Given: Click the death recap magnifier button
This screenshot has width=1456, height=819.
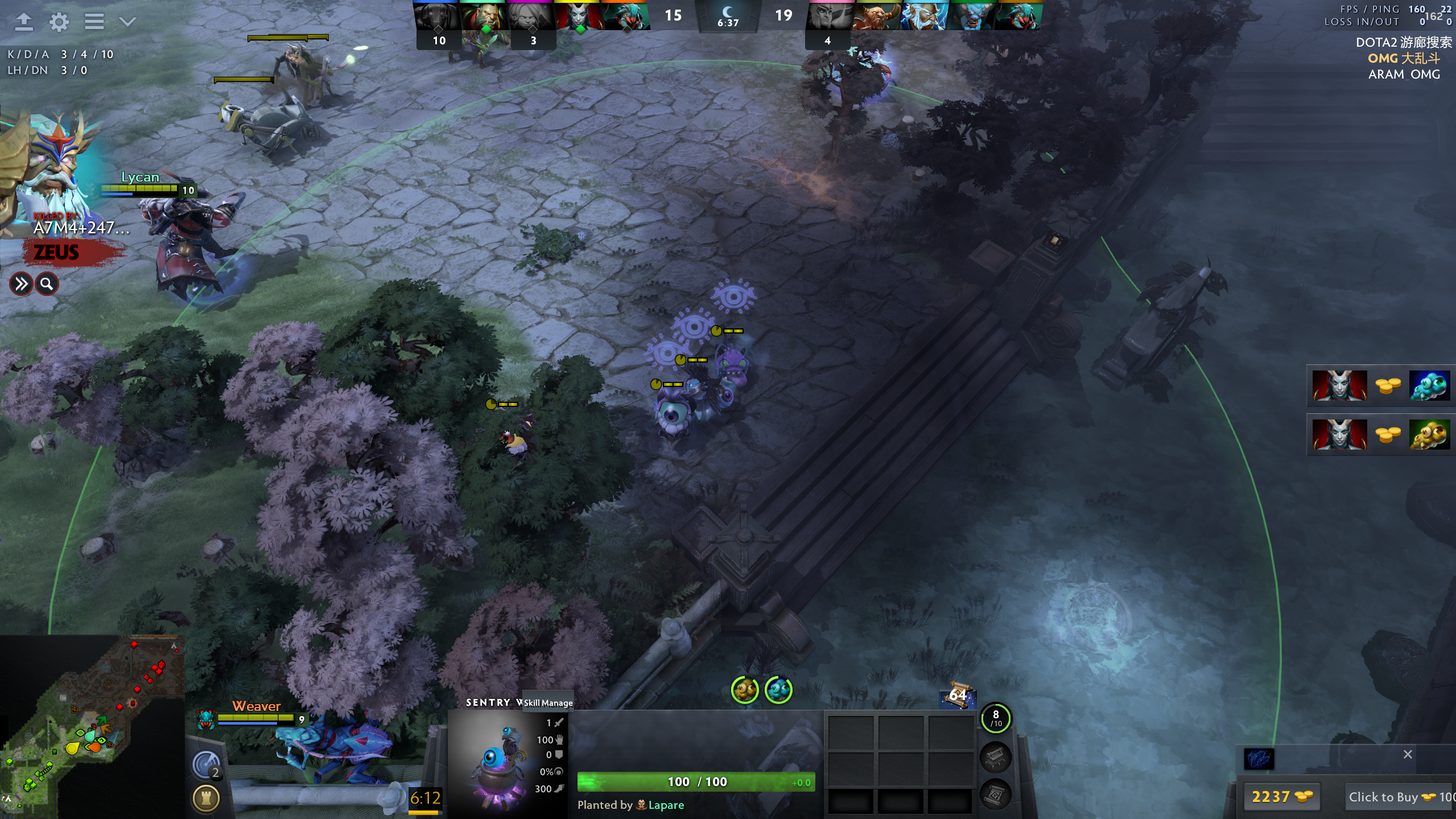Looking at the screenshot, I should pyautogui.click(x=47, y=283).
